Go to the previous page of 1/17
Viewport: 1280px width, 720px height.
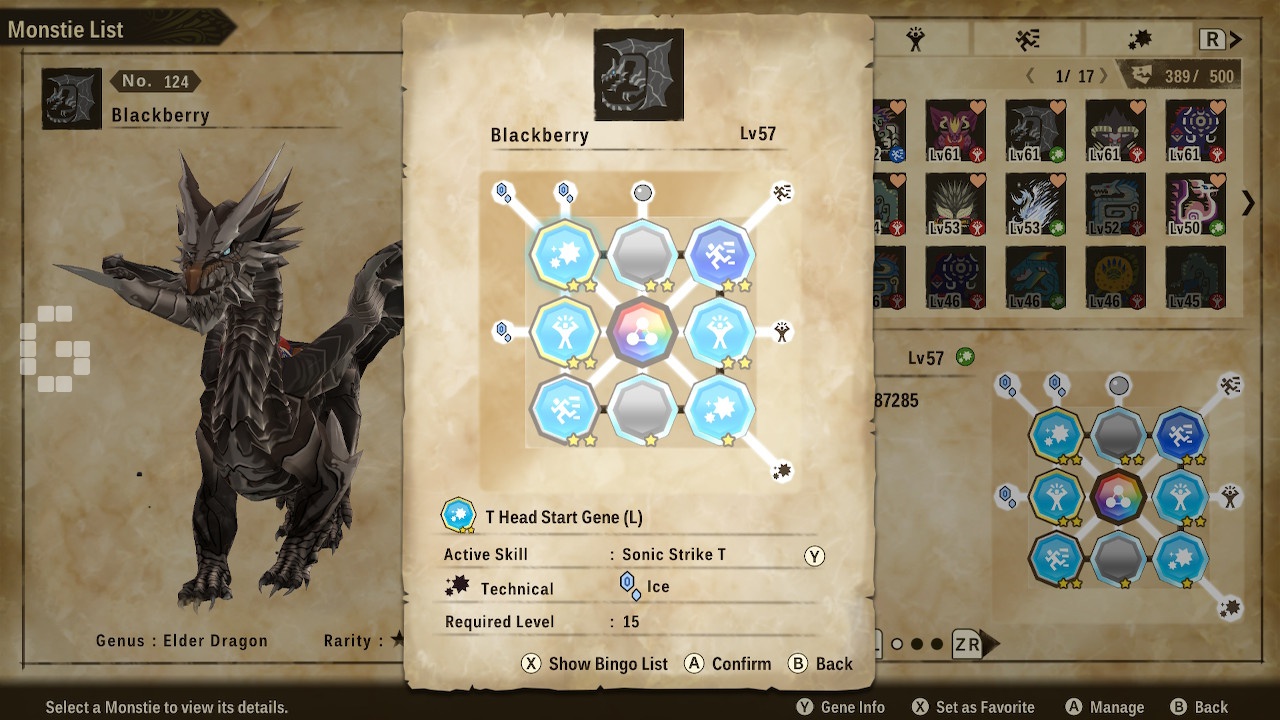point(1031,76)
